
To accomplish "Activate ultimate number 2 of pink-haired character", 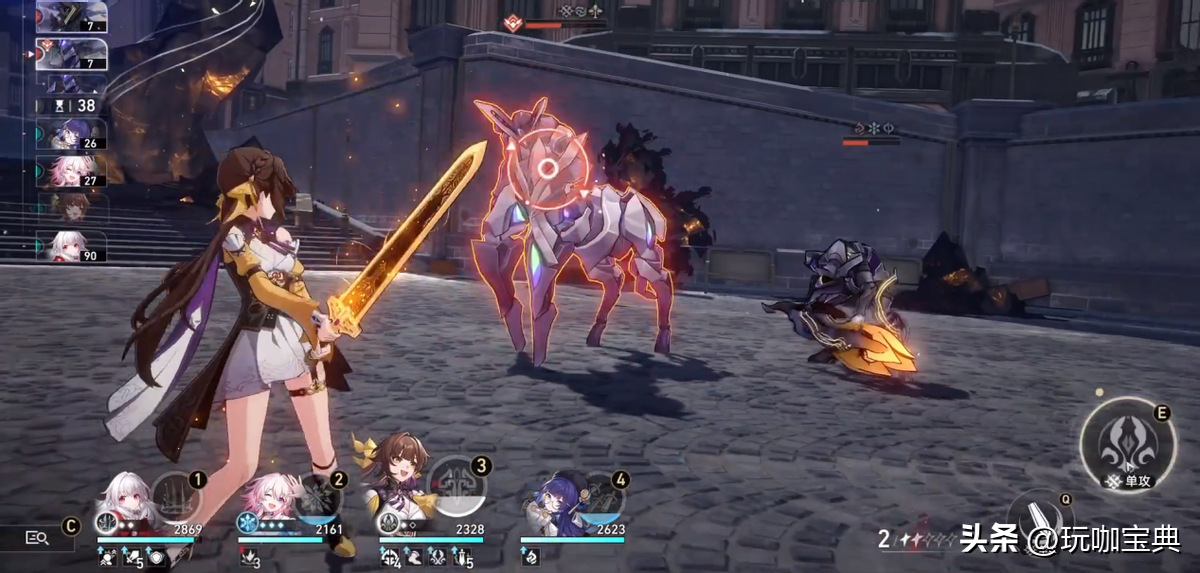I will (316, 499).
